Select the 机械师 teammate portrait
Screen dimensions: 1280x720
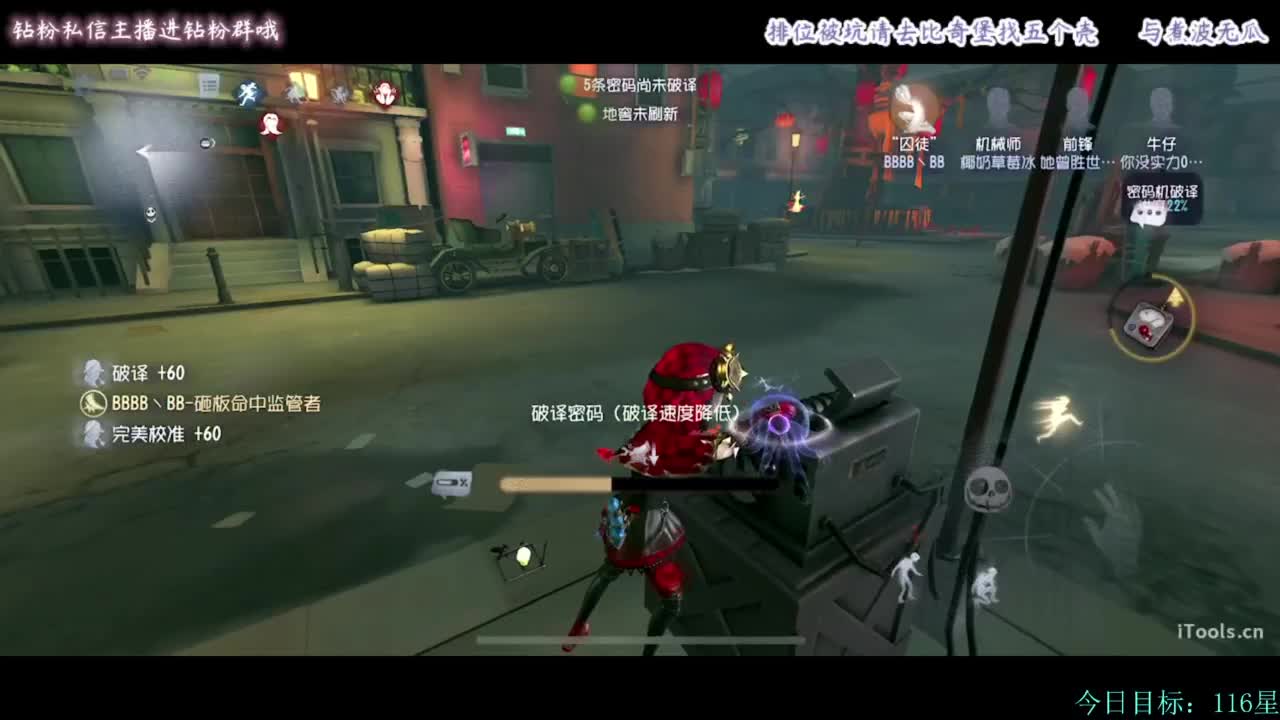pyautogui.click(x=997, y=105)
